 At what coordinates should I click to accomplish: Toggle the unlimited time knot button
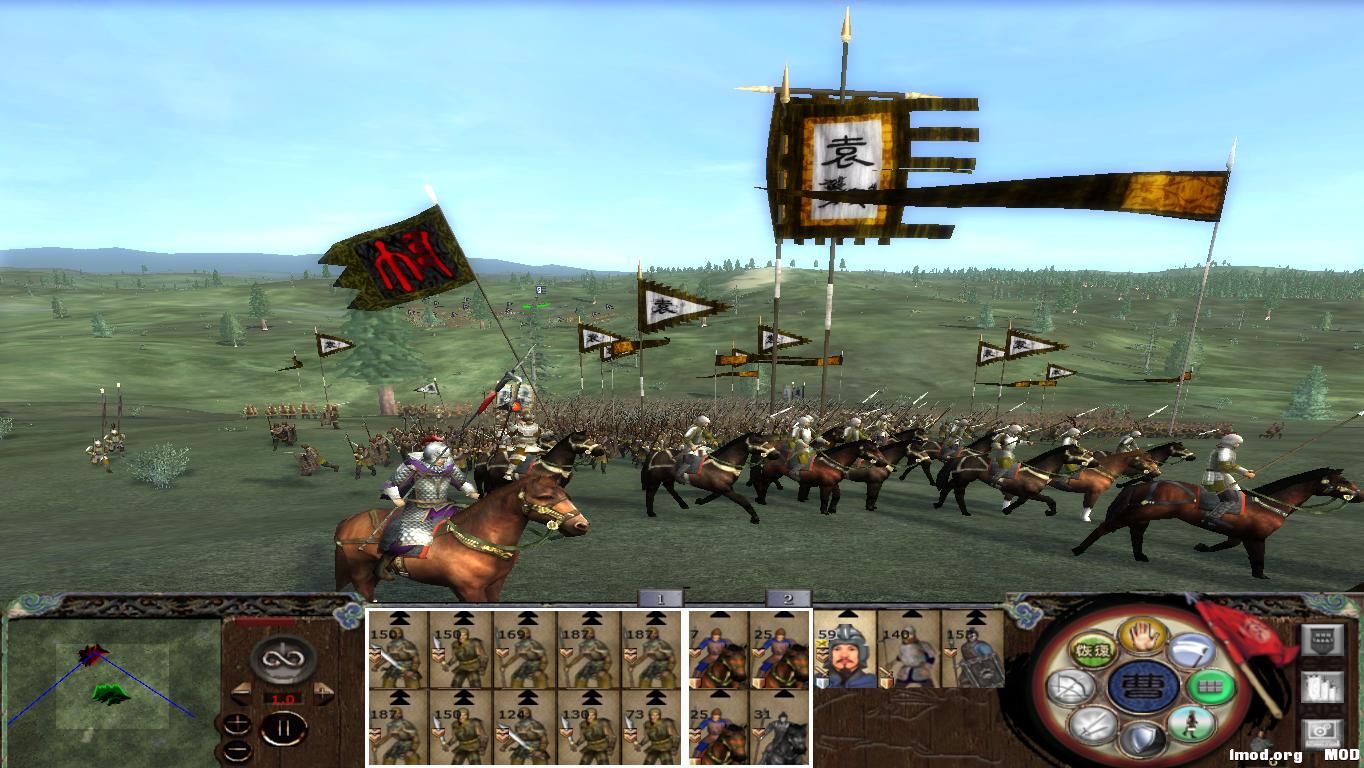click(x=282, y=658)
